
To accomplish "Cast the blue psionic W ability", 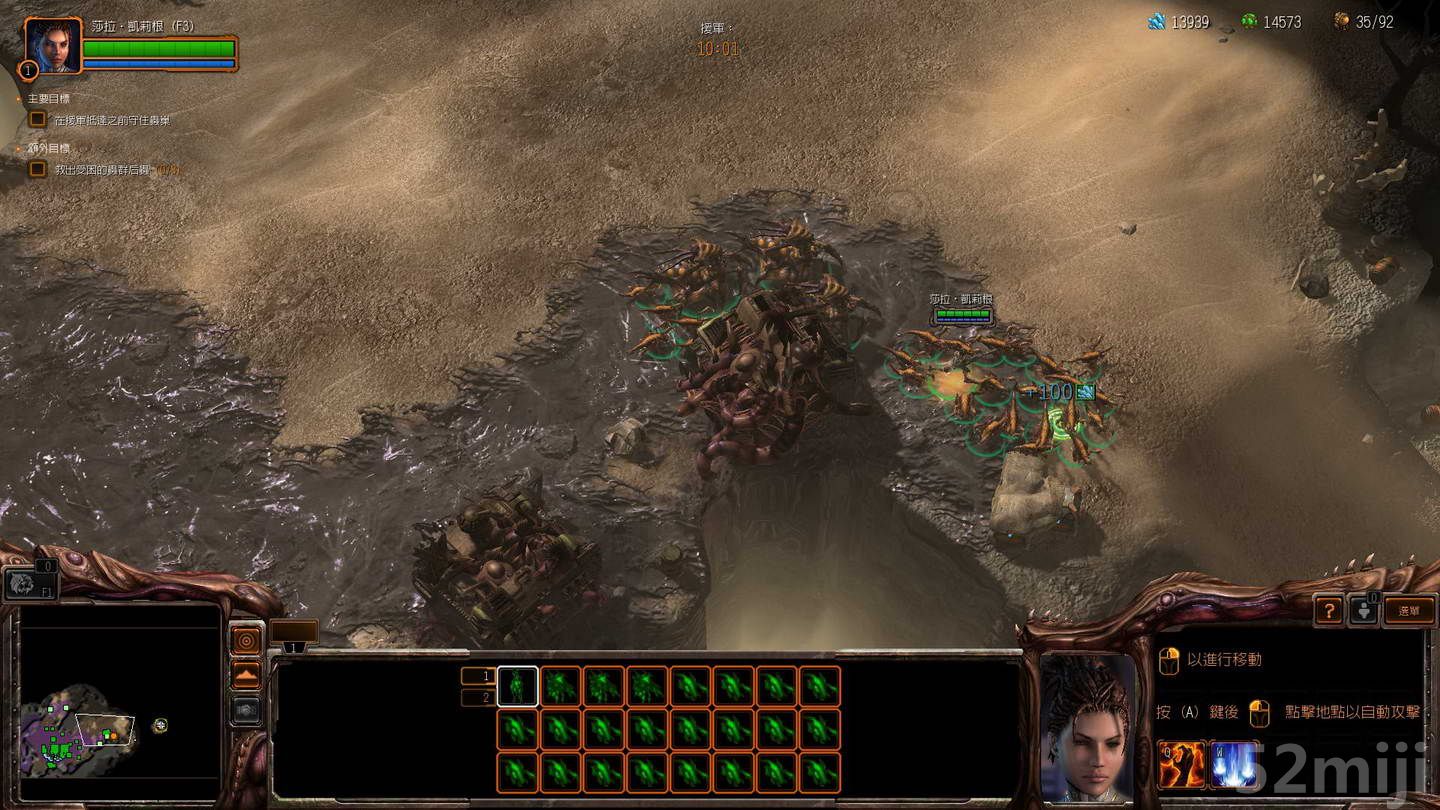I will tap(1233, 764).
